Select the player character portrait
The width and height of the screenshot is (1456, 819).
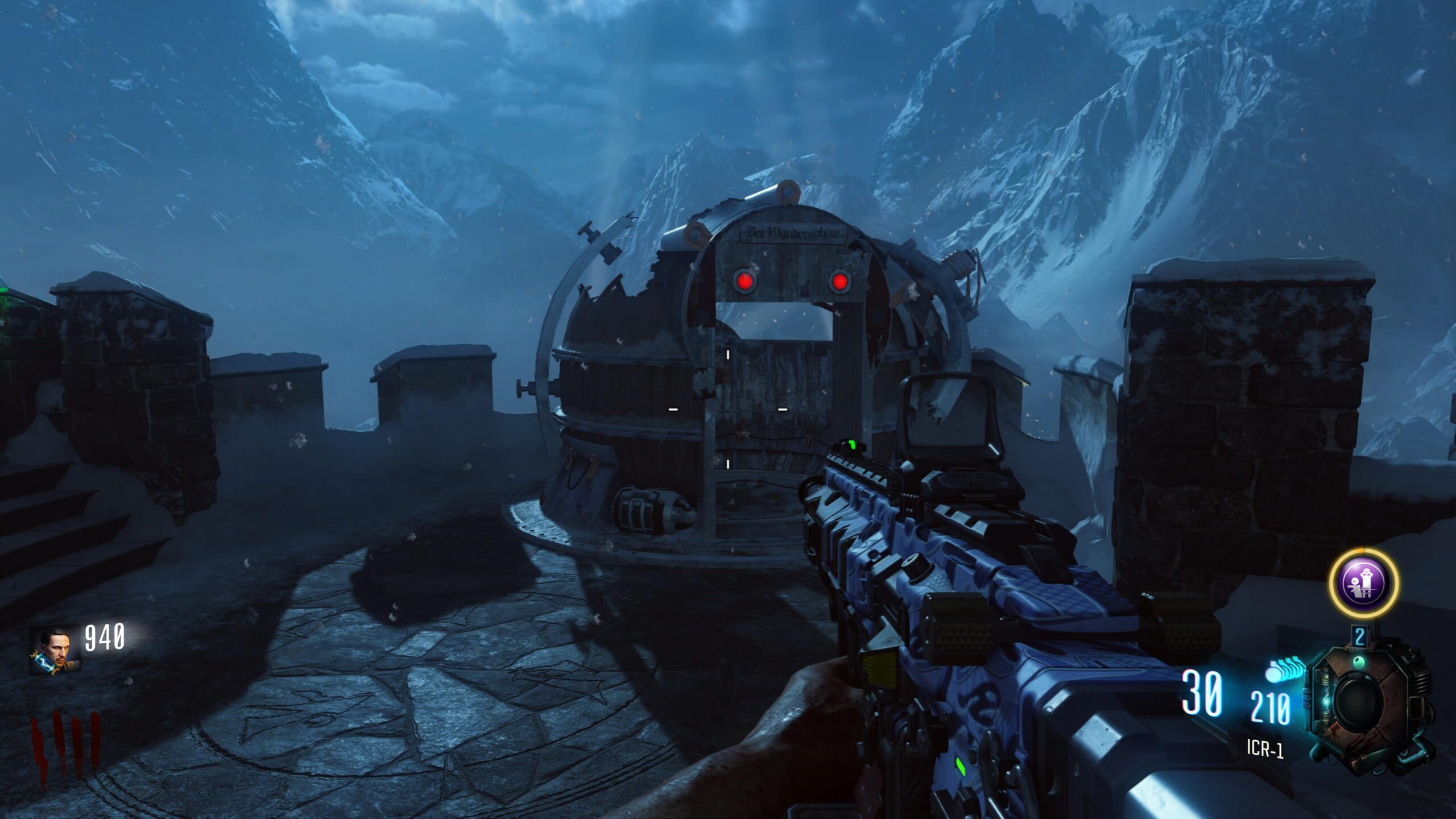coord(54,651)
